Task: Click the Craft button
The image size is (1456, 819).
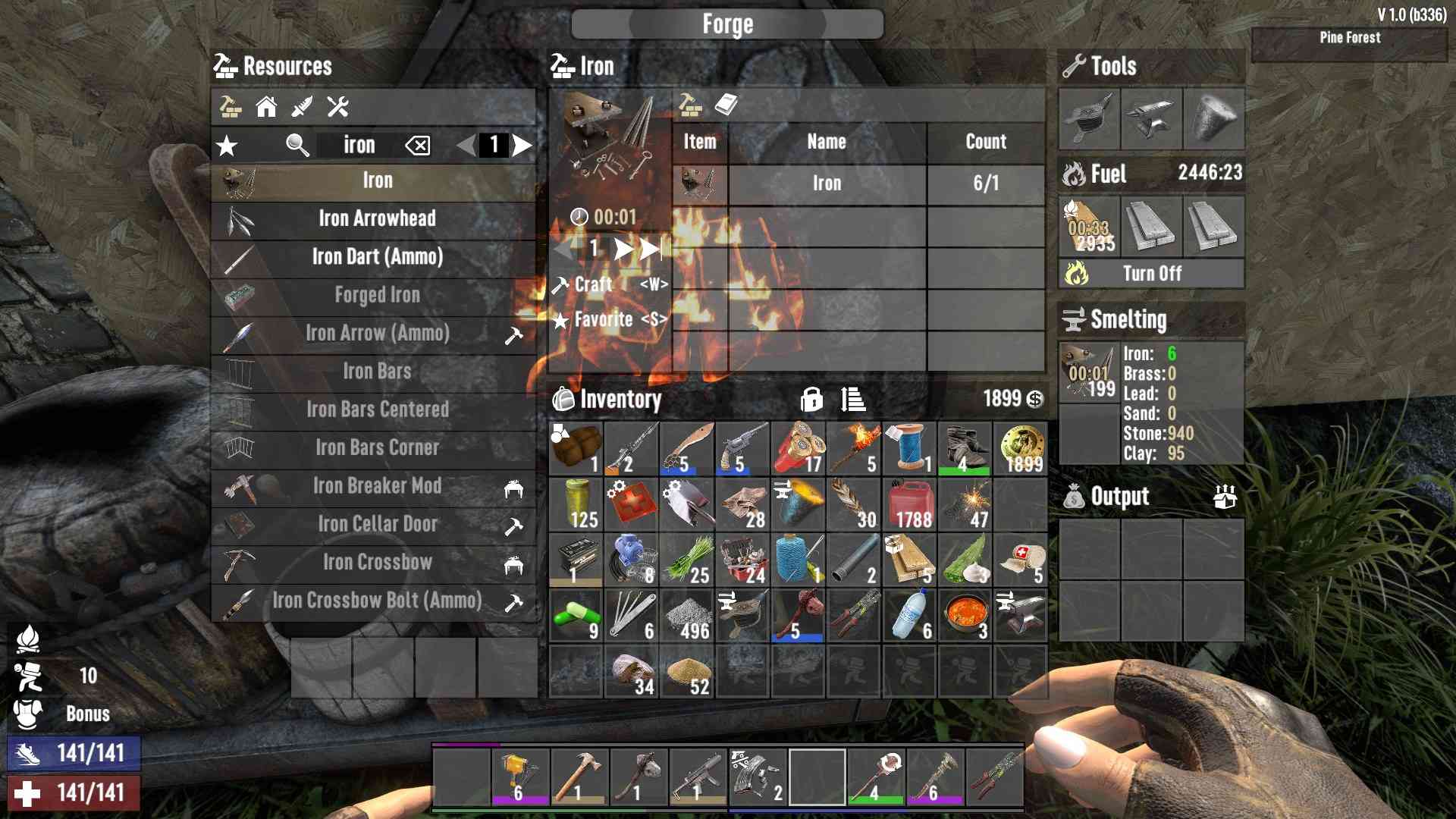Action: pos(593,285)
